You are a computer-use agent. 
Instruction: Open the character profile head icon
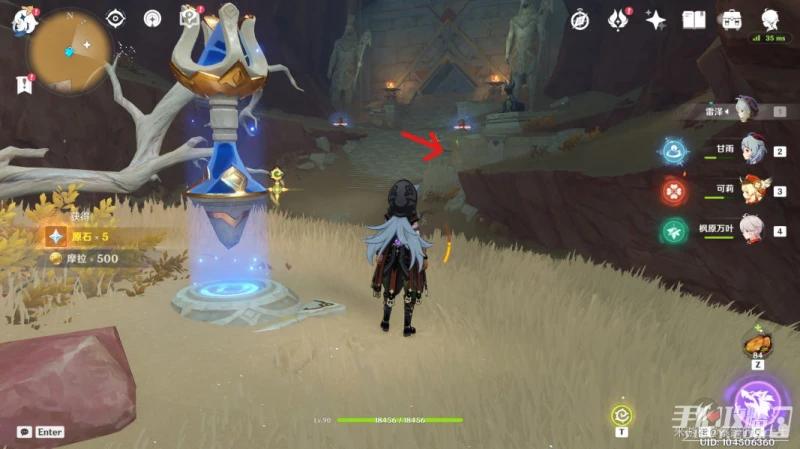click(770, 19)
